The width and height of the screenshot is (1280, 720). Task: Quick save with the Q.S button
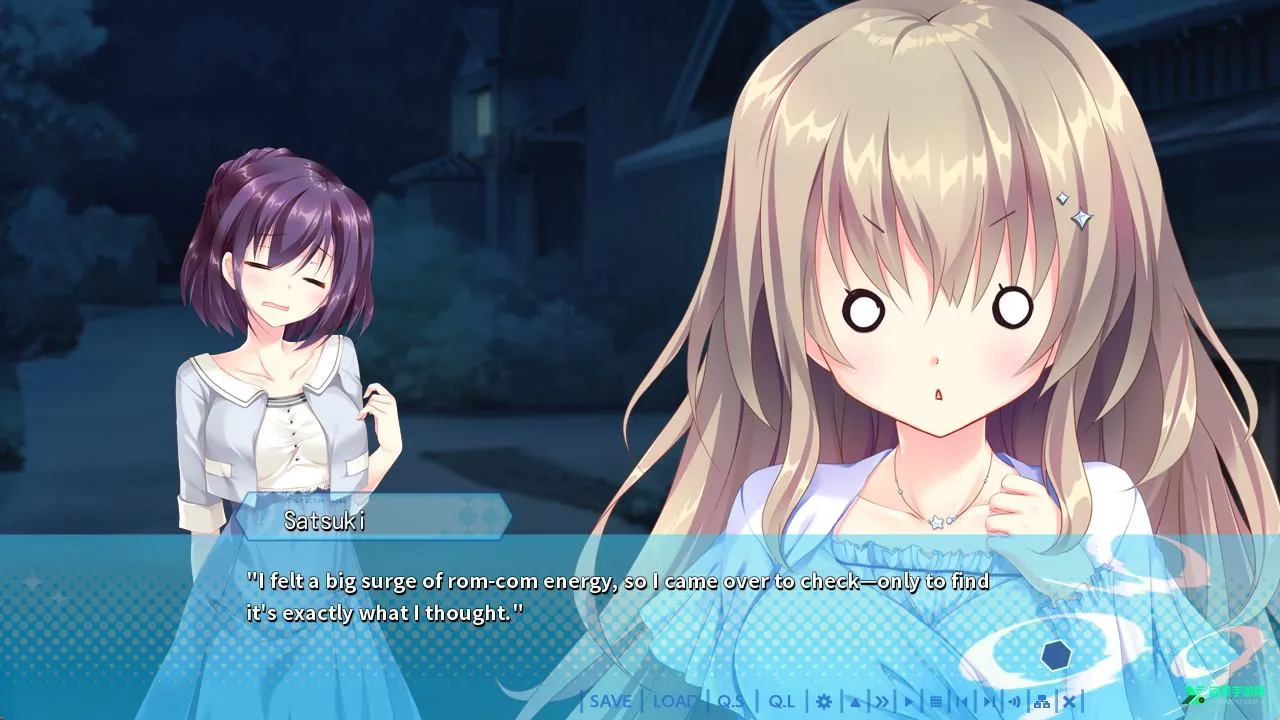(731, 701)
